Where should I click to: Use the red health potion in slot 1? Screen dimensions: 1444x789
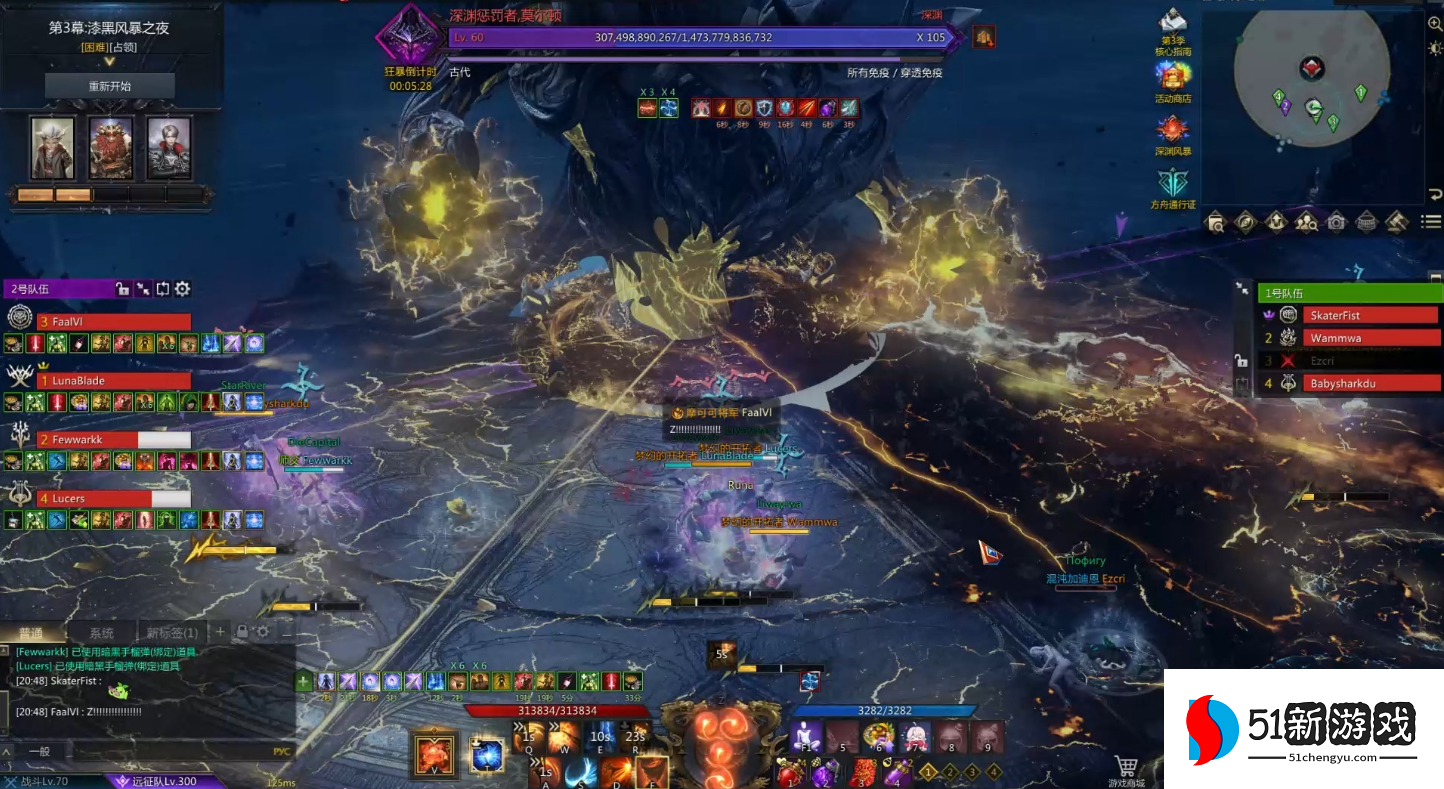[x=790, y=773]
